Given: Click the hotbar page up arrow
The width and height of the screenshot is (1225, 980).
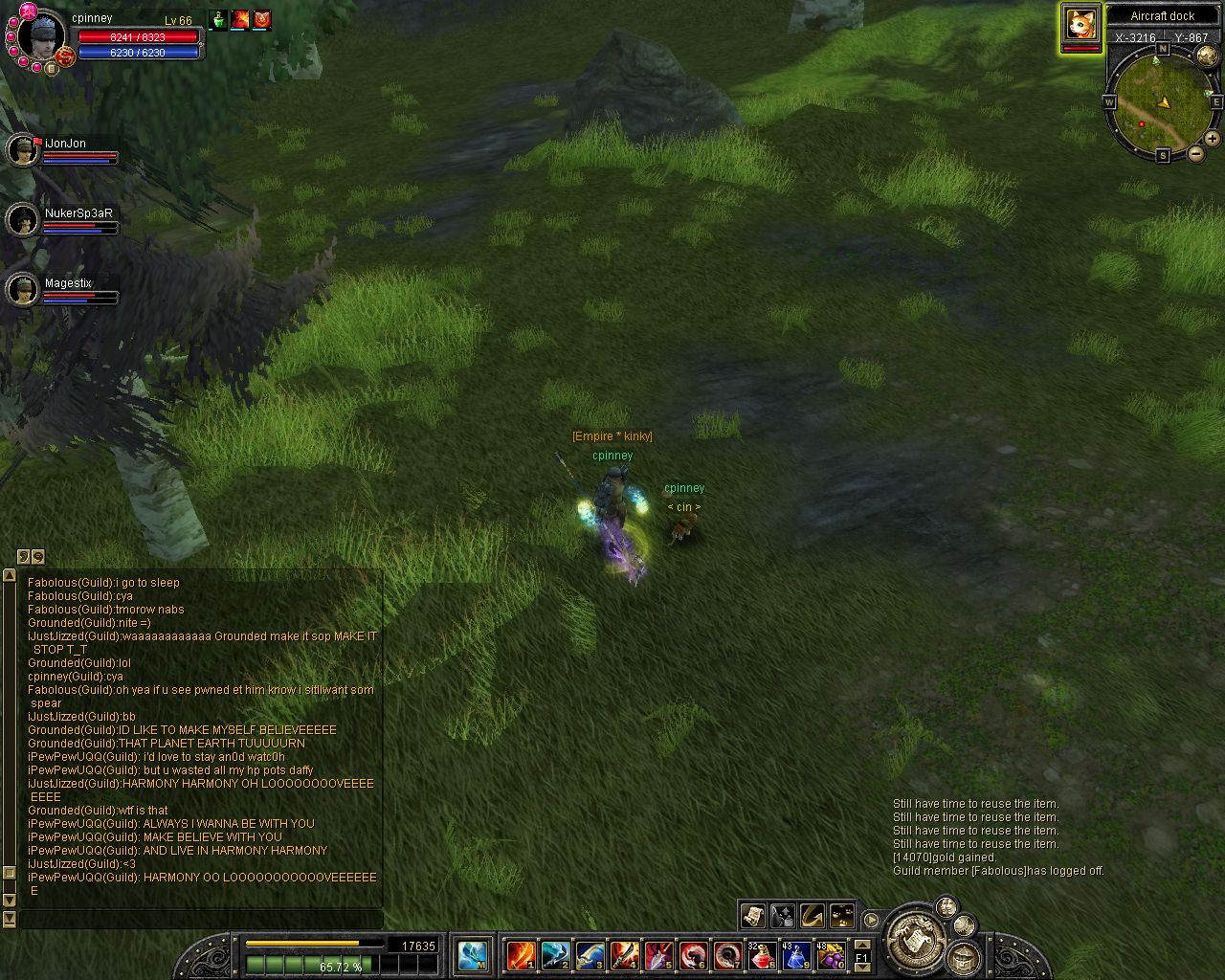Looking at the screenshot, I should pos(861,946).
